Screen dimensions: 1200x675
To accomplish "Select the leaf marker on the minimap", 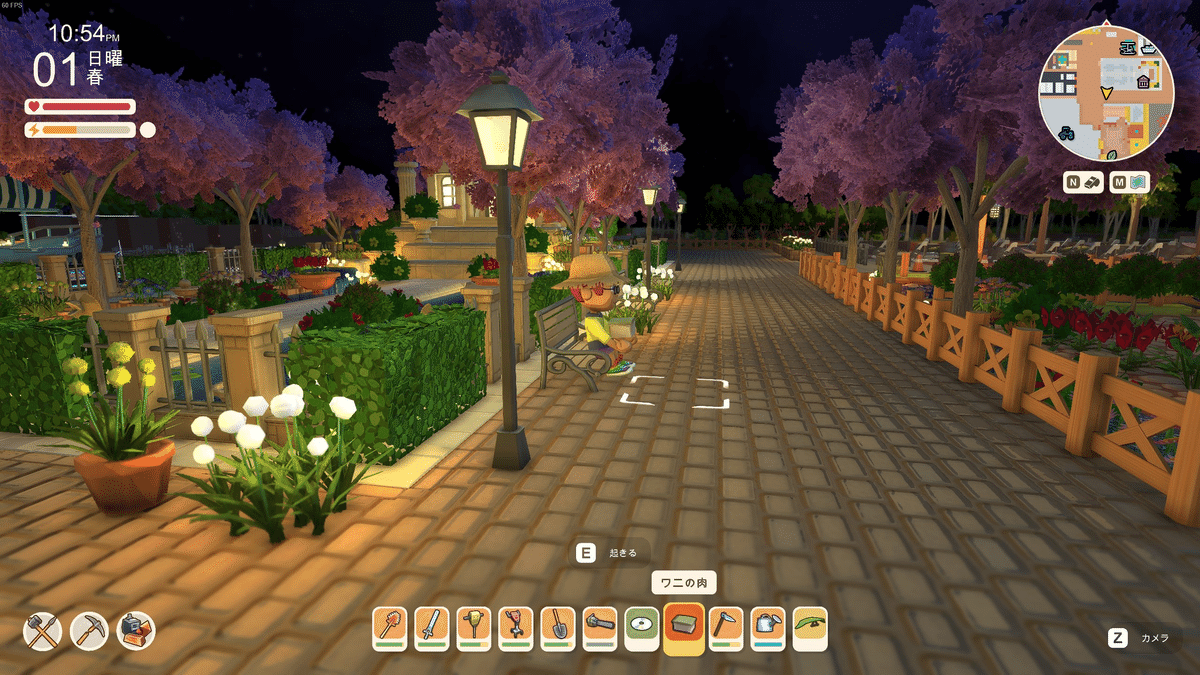I will pyautogui.click(x=1112, y=154).
